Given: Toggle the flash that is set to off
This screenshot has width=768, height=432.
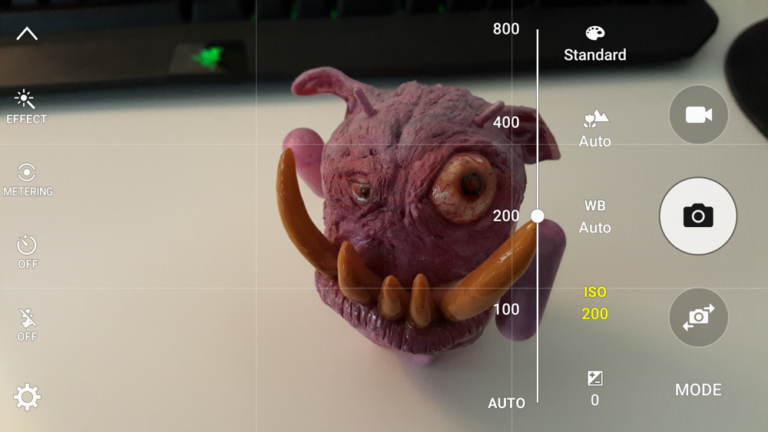Looking at the screenshot, I should [x=27, y=324].
